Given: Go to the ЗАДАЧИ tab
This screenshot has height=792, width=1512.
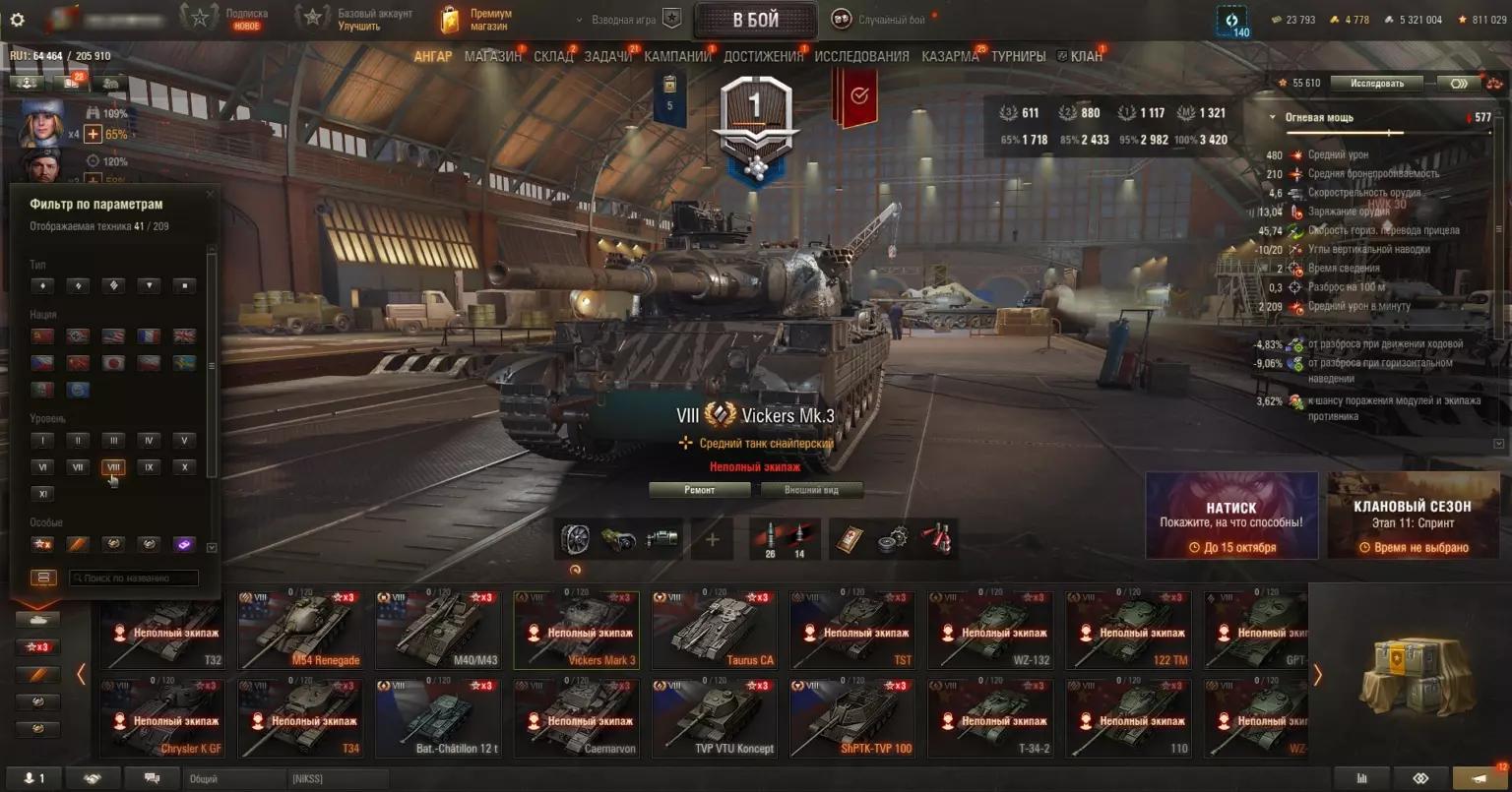Looking at the screenshot, I should (x=607, y=56).
